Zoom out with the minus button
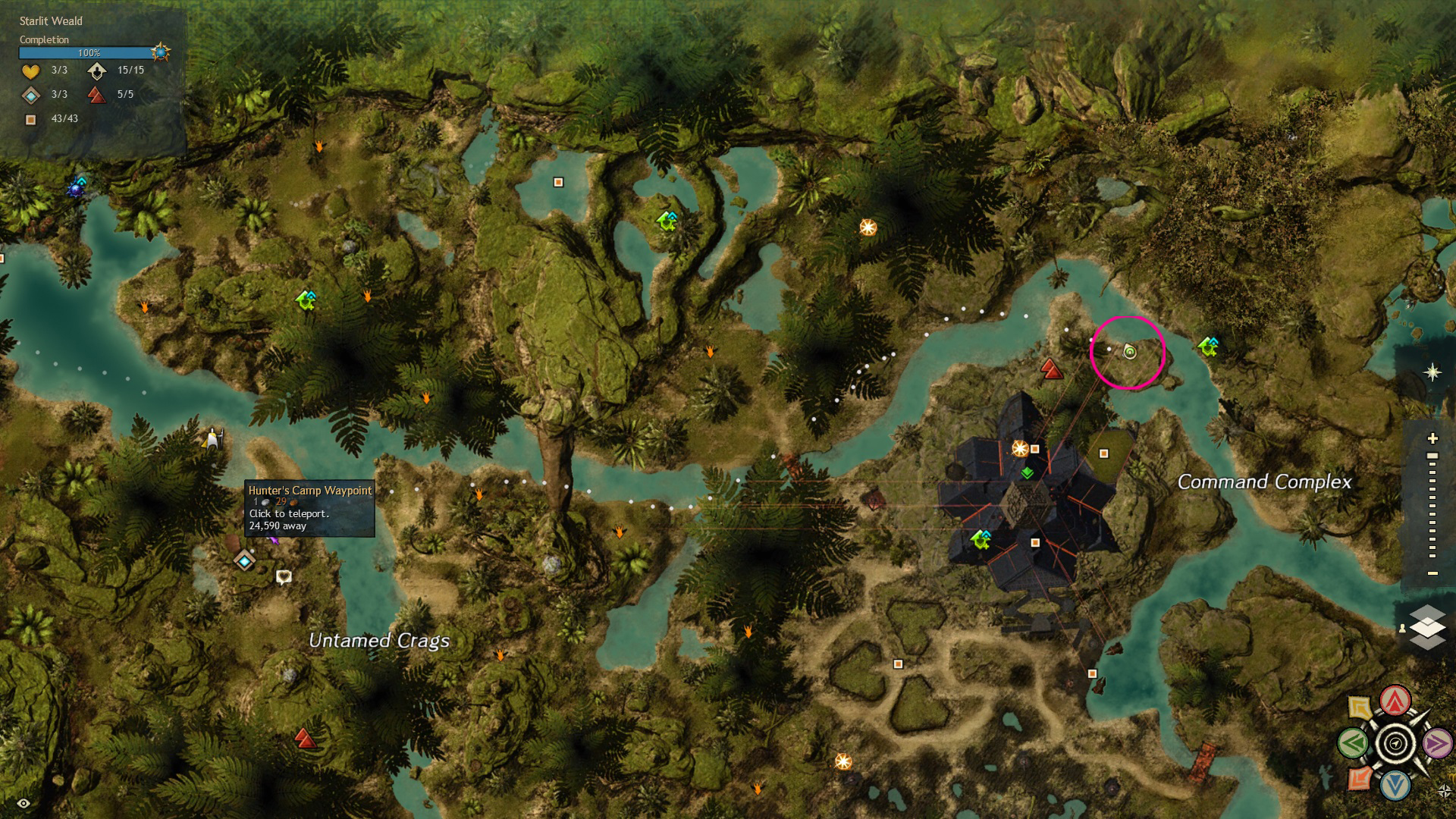 [1432, 573]
